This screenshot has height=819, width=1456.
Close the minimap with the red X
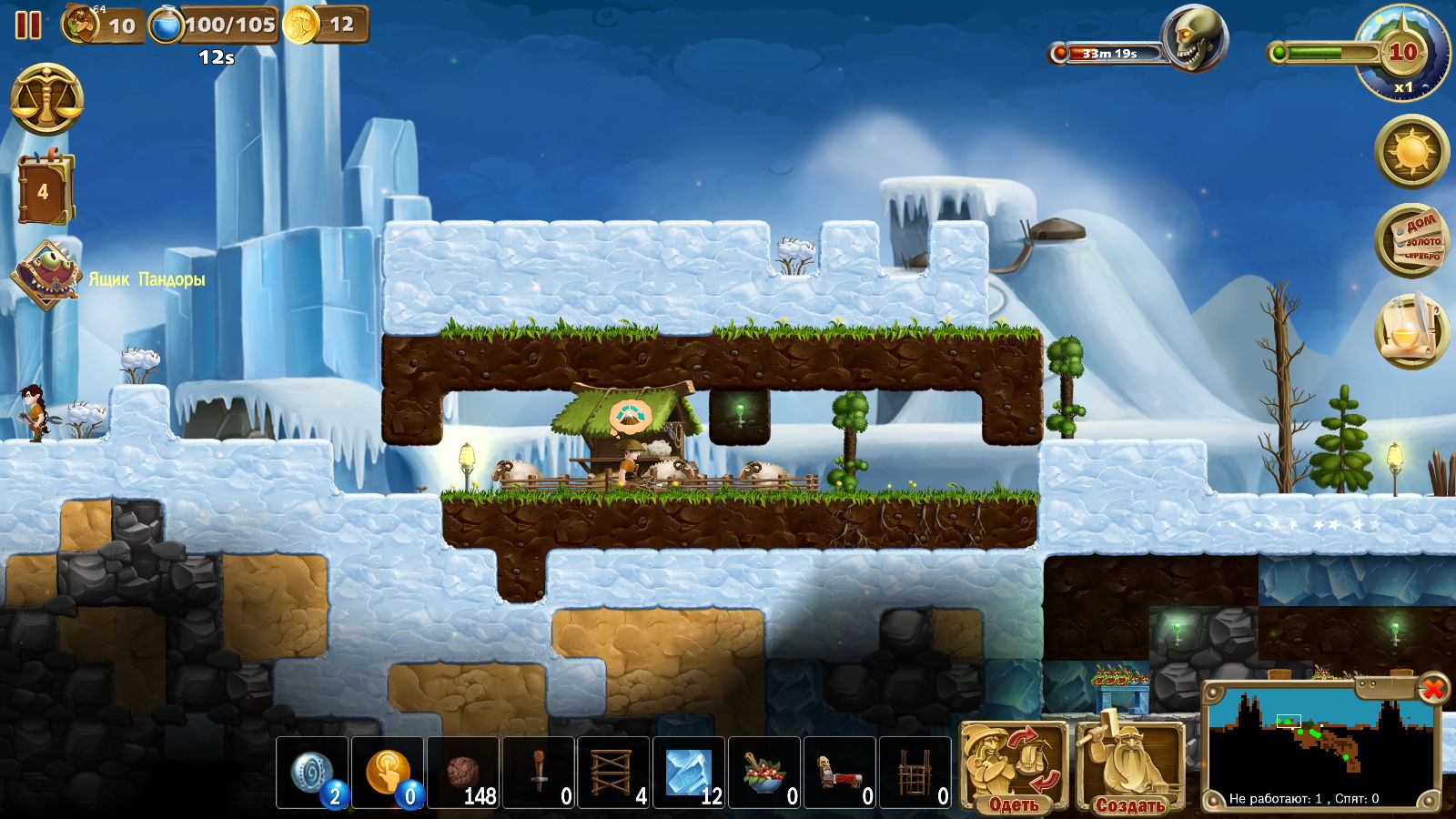coord(1432,689)
